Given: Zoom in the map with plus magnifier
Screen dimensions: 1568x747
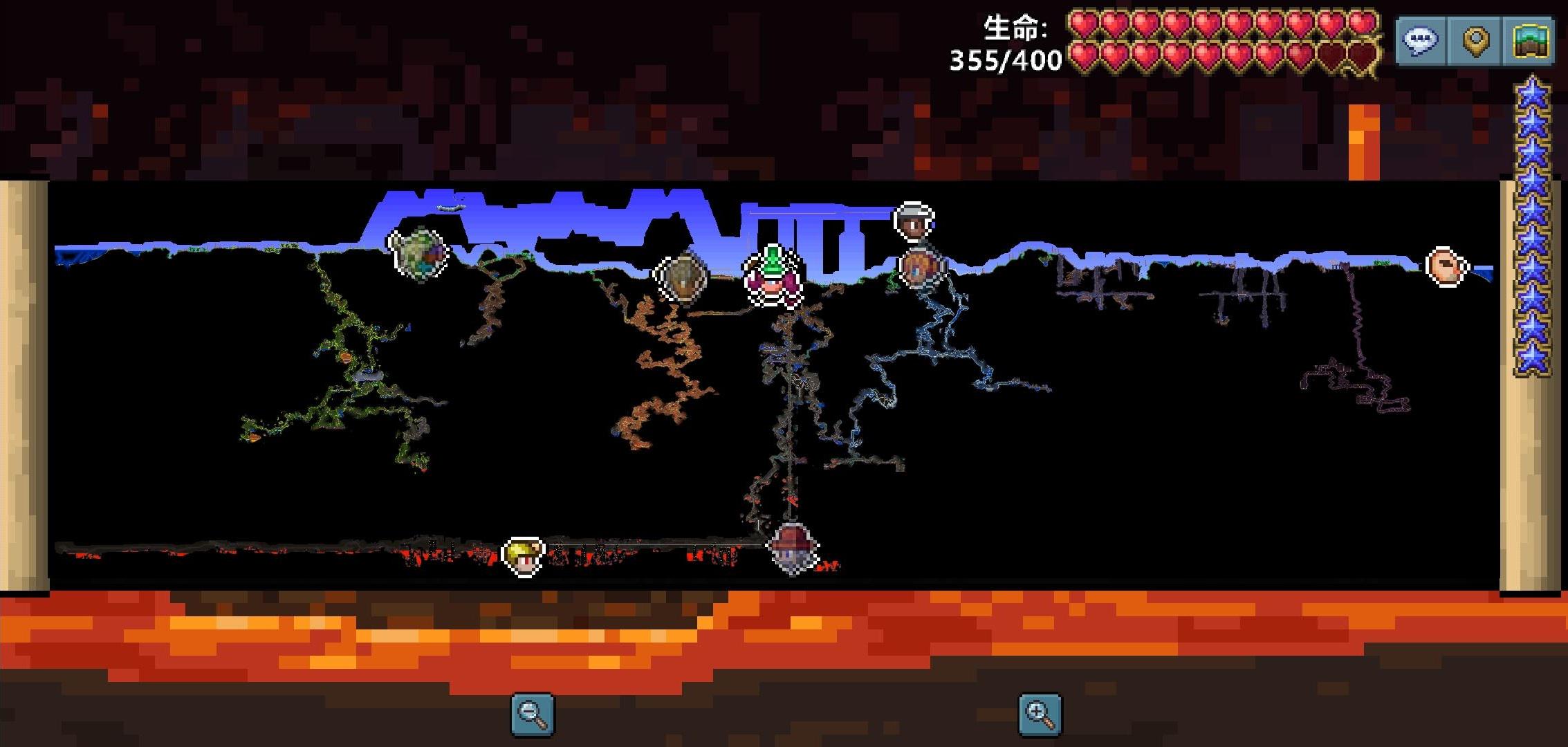Looking at the screenshot, I should click(1040, 714).
